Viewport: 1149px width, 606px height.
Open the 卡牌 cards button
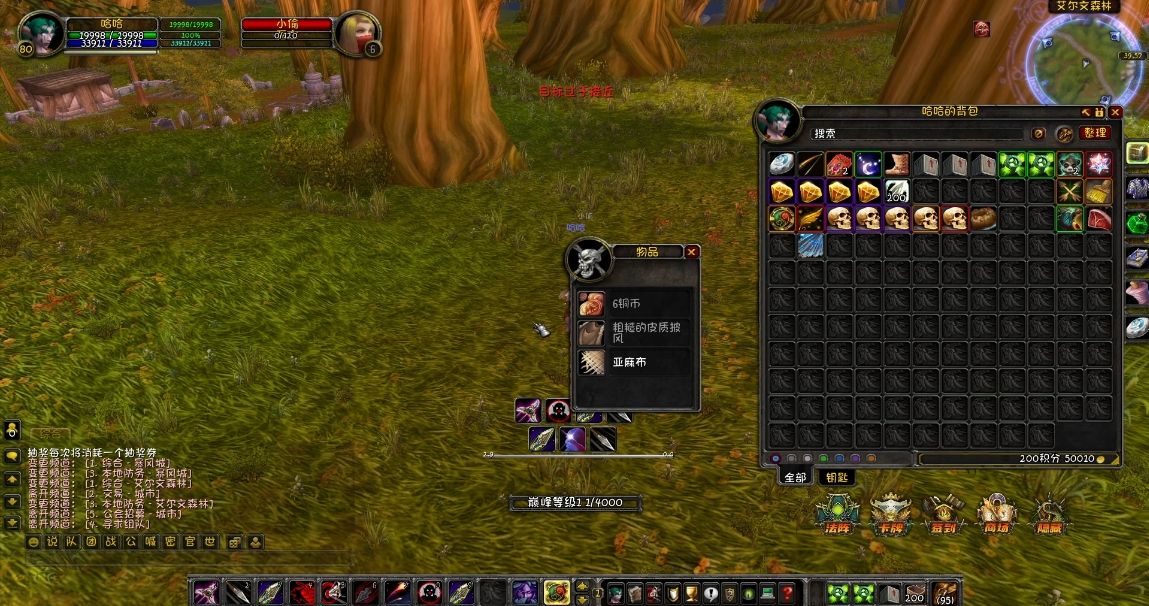click(x=888, y=514)
